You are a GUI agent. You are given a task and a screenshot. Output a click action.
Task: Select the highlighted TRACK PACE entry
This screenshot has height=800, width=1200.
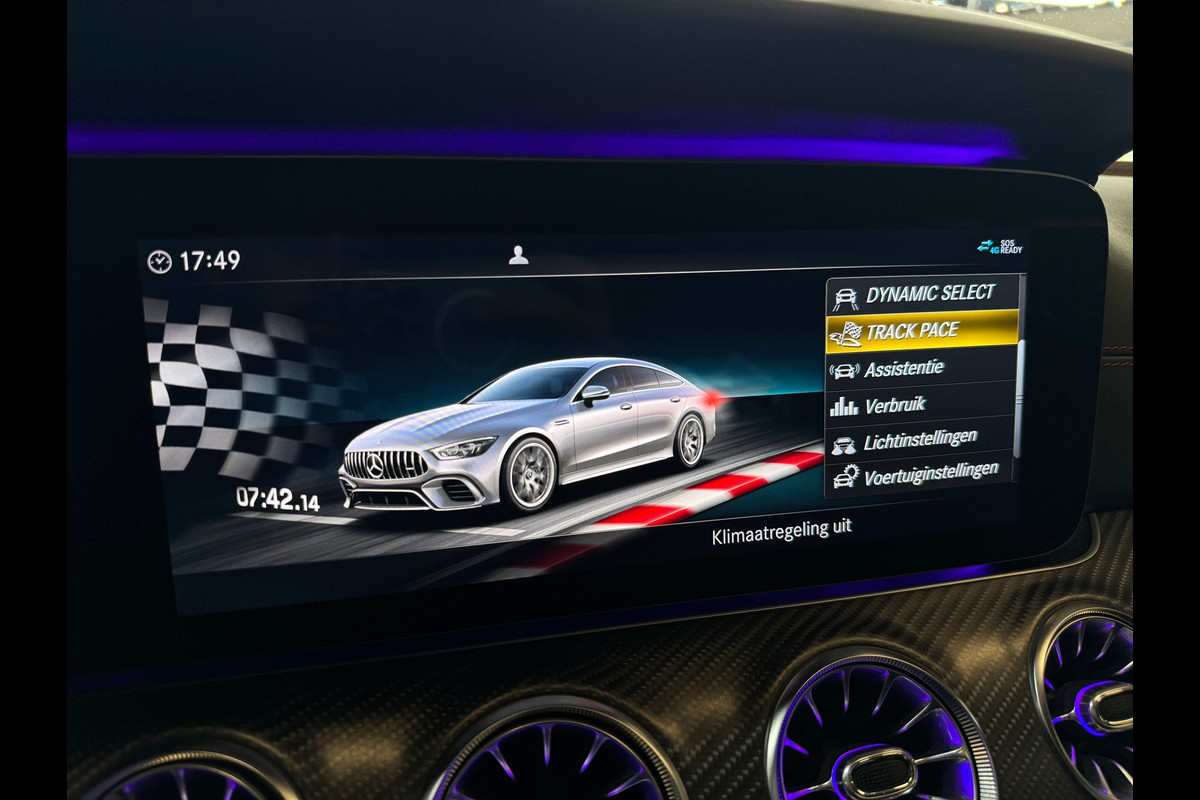(x=920, y=331)
